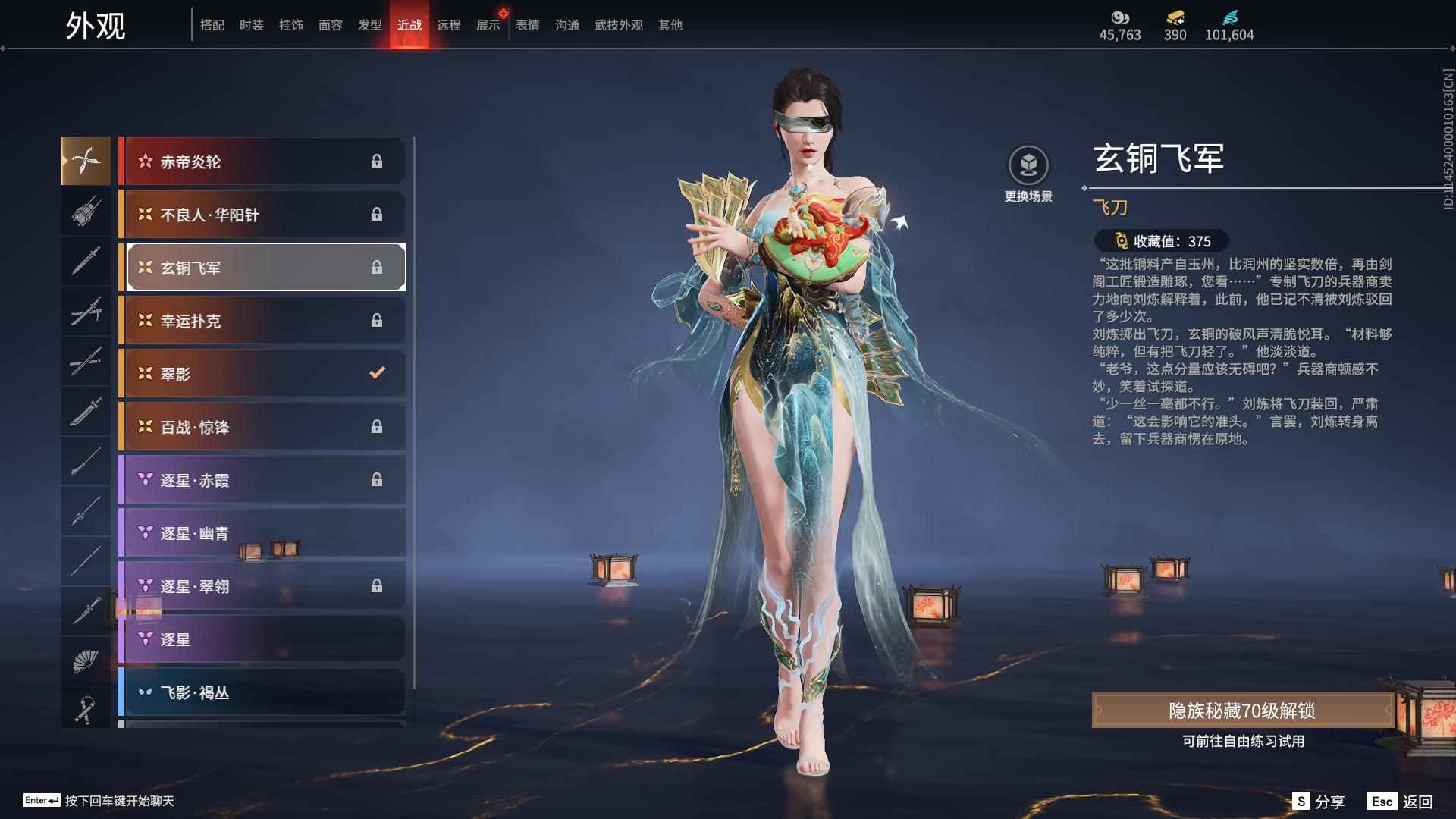This screenshot has height=819, width=1456.
Task: Select 赤帝炎轮 from the weapon list
Action: point(262,161)
